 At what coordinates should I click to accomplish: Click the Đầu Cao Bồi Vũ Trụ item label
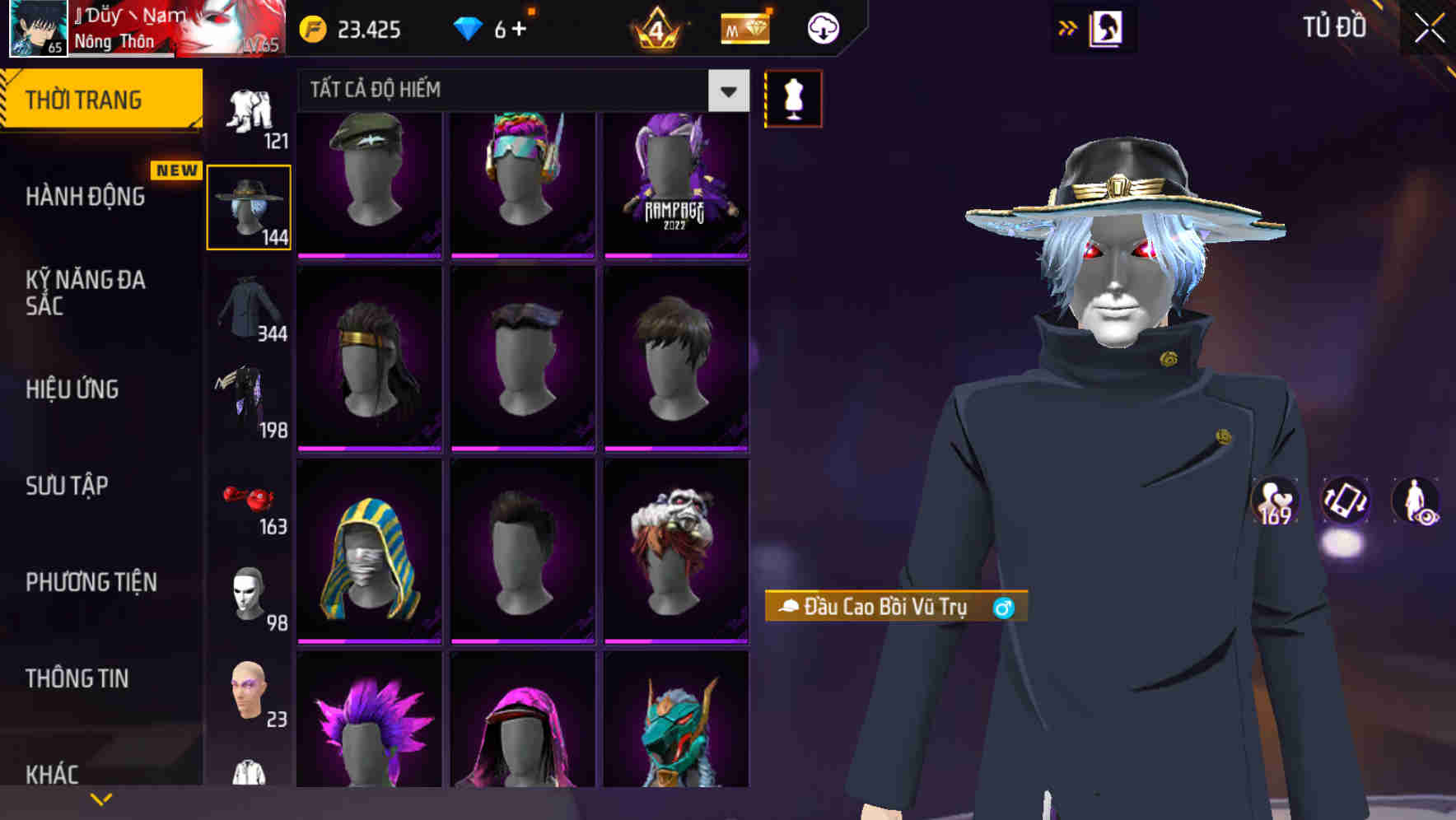pos(880,609)
